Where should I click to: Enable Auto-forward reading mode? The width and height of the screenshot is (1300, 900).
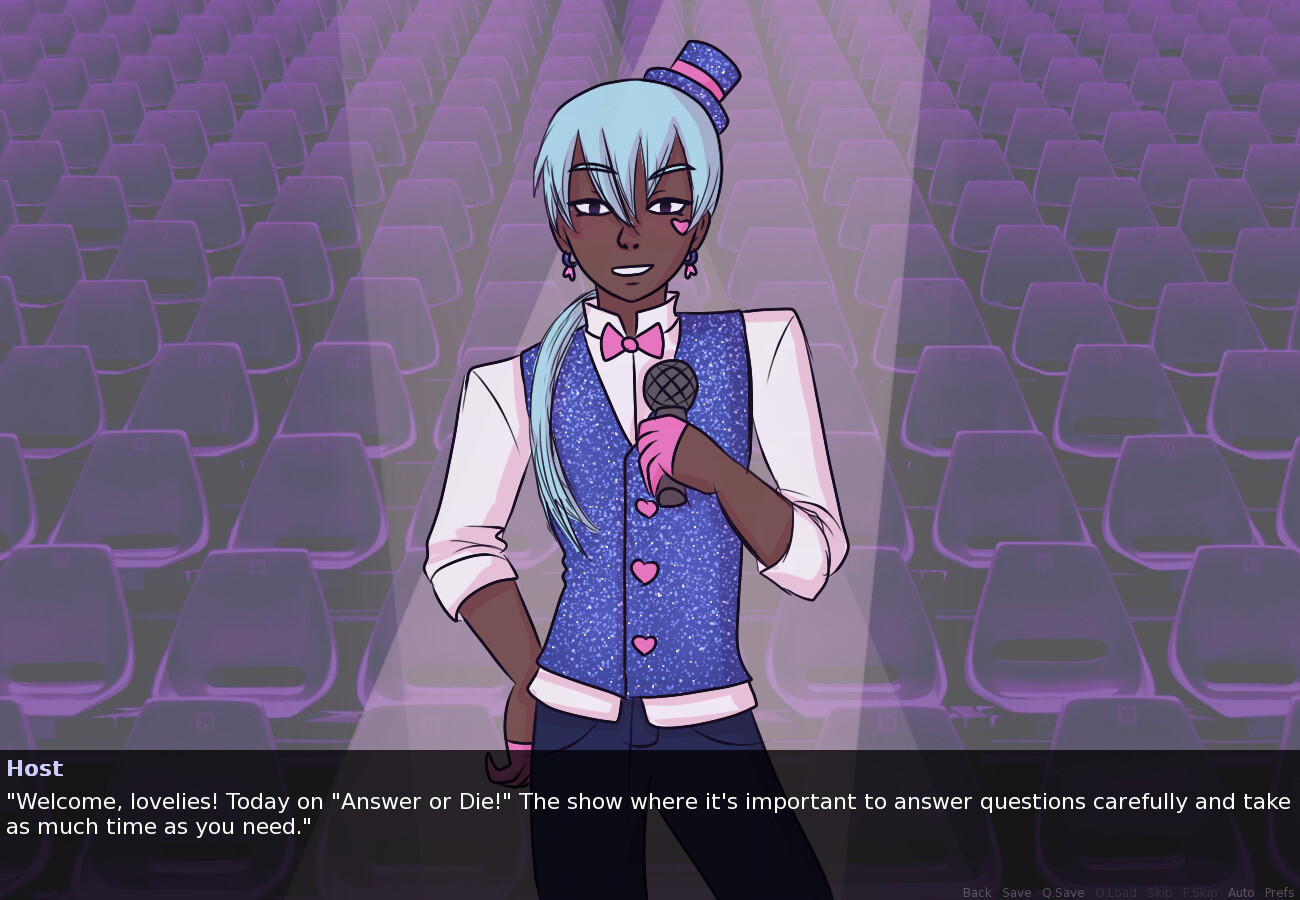pos(1241,892)
